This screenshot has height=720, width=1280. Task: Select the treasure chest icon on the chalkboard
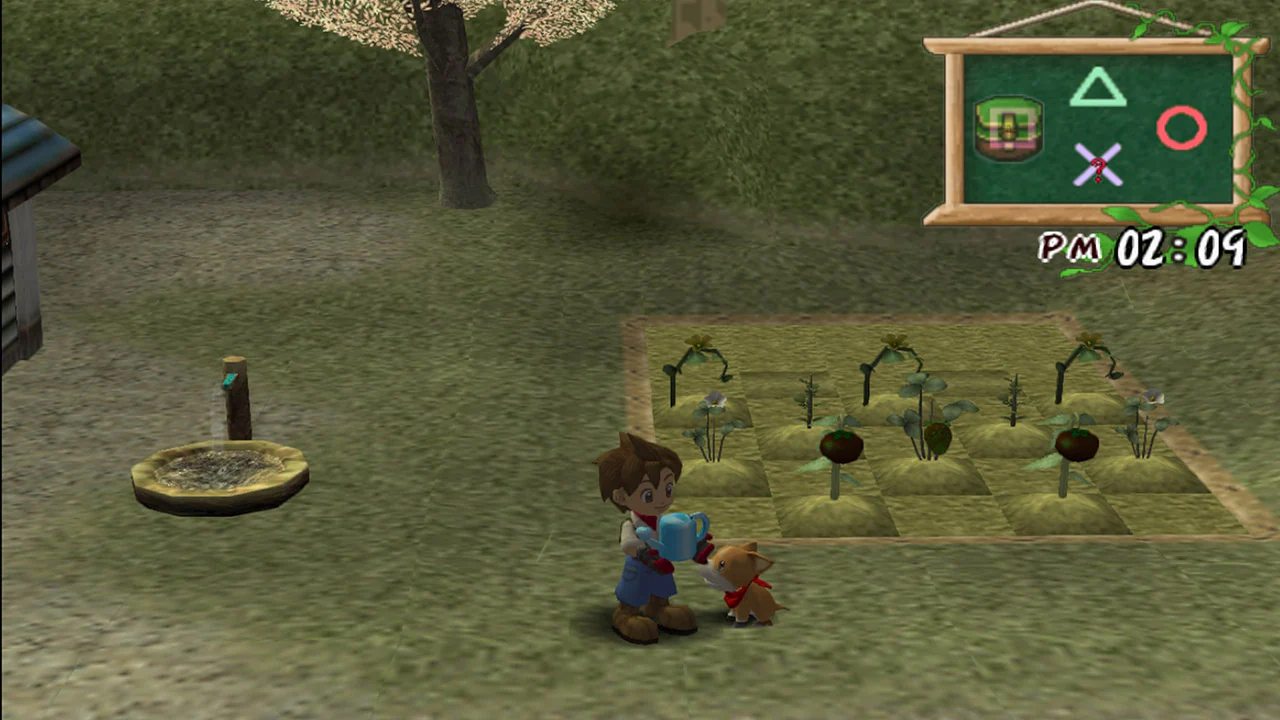(1008, 129)
